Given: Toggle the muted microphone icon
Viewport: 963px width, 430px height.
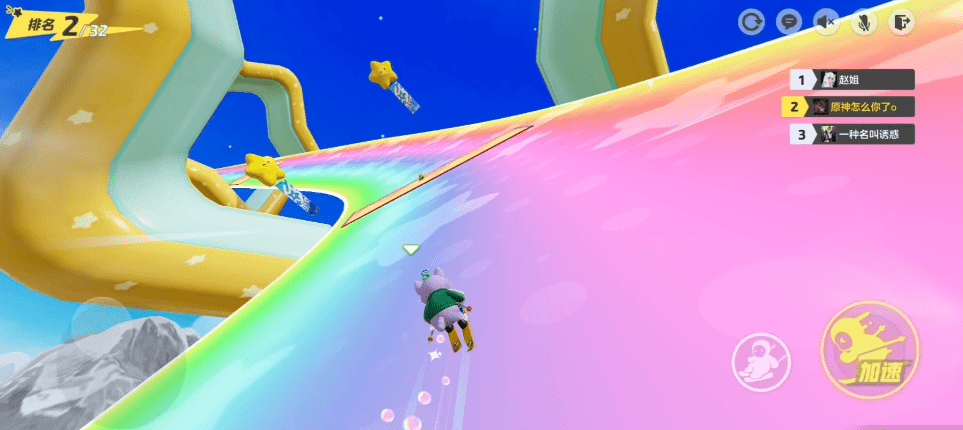Looking at the screenshot, I should [x=862, y=22].
